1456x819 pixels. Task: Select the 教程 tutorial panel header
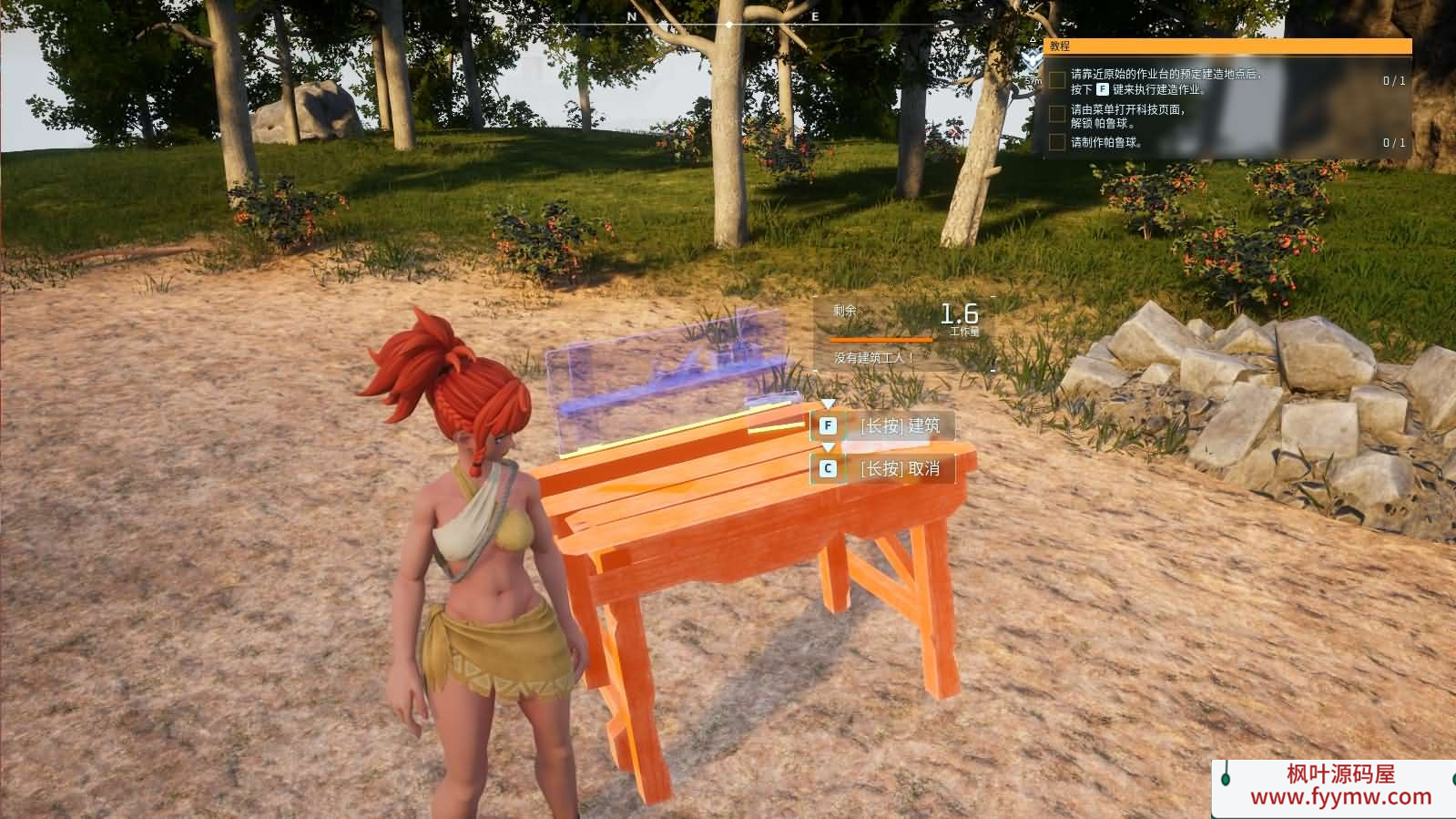point(1227,46)
